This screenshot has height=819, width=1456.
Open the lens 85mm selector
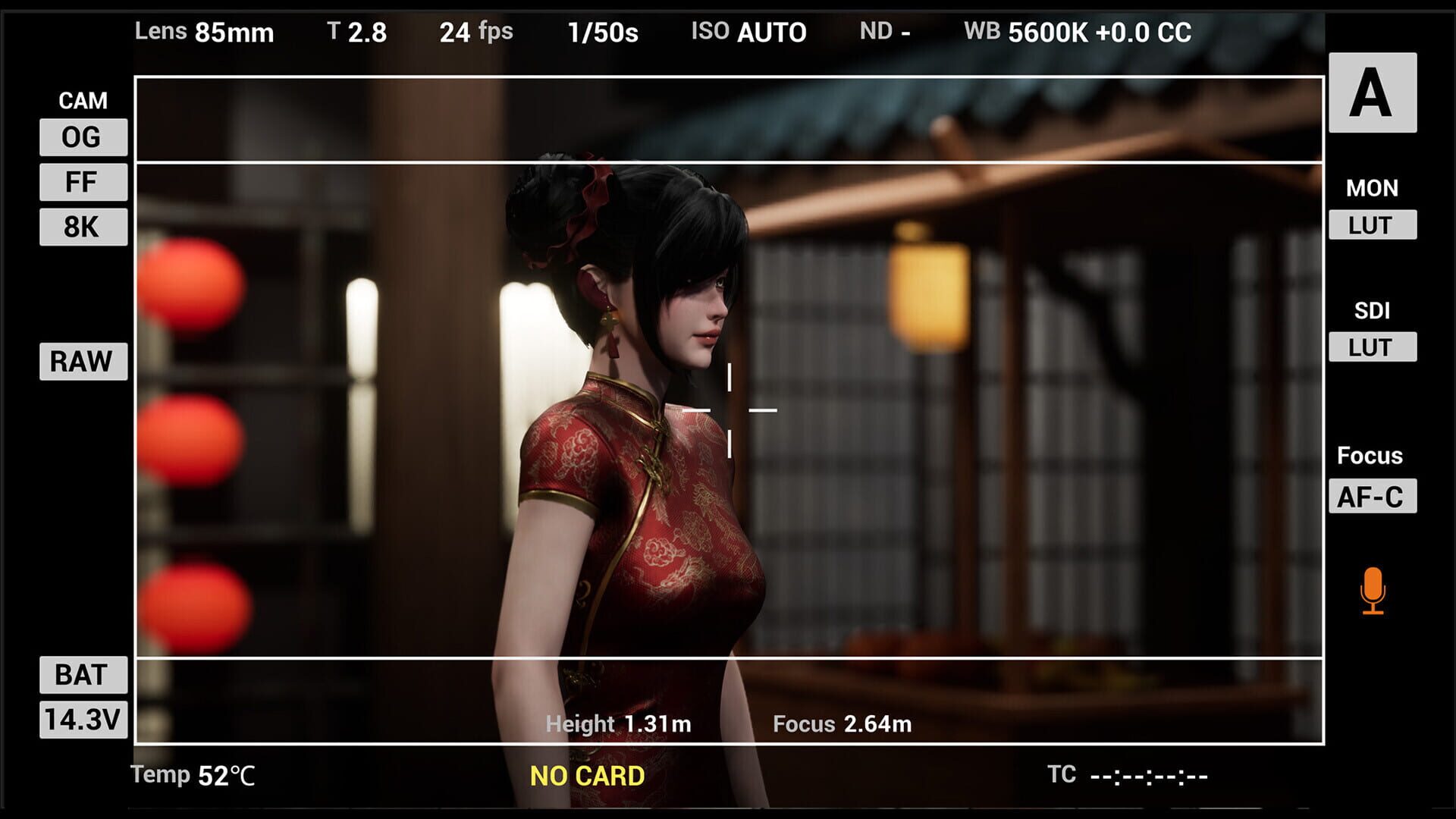click(205, 33)
